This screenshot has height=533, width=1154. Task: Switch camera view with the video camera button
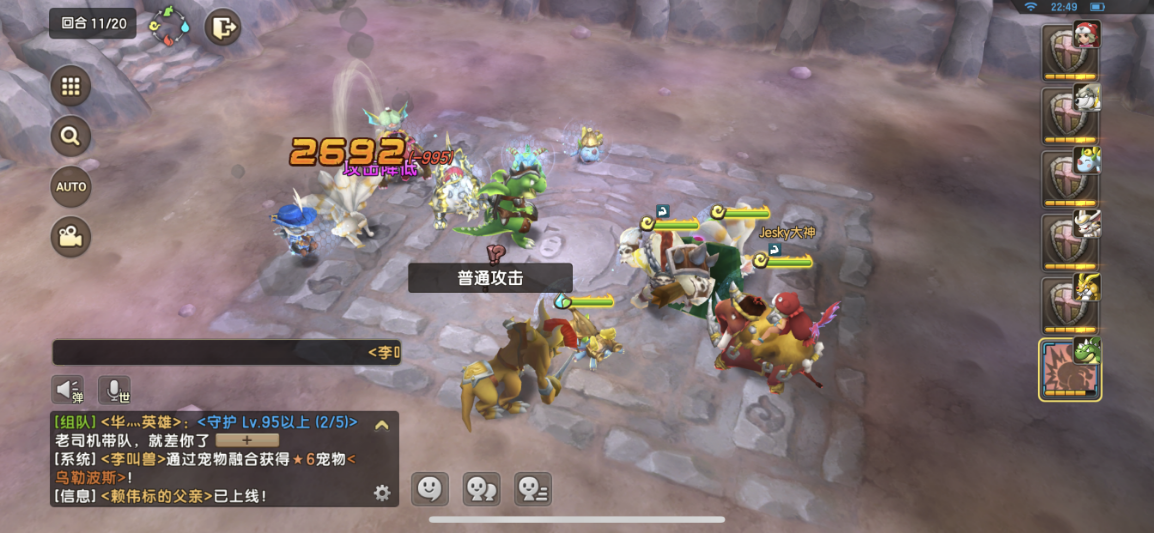[x=70, y=237]
